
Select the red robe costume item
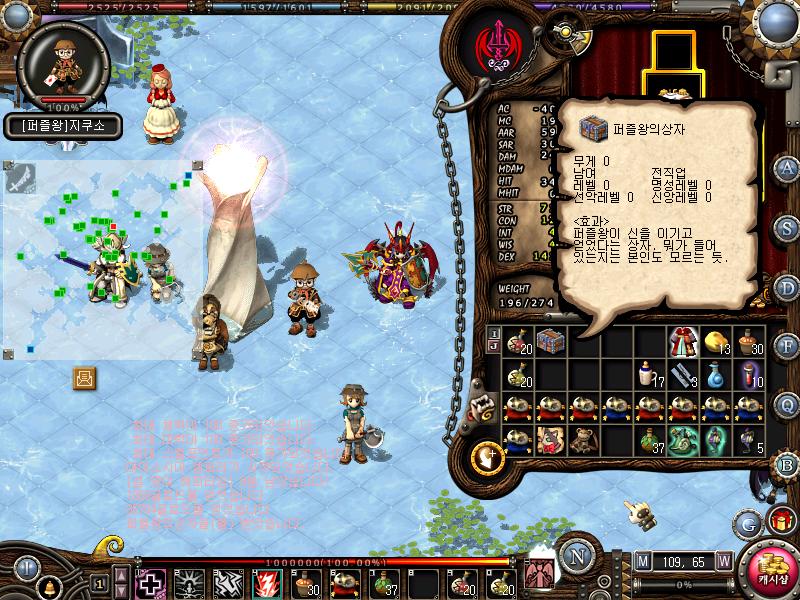tap(683, 342)
